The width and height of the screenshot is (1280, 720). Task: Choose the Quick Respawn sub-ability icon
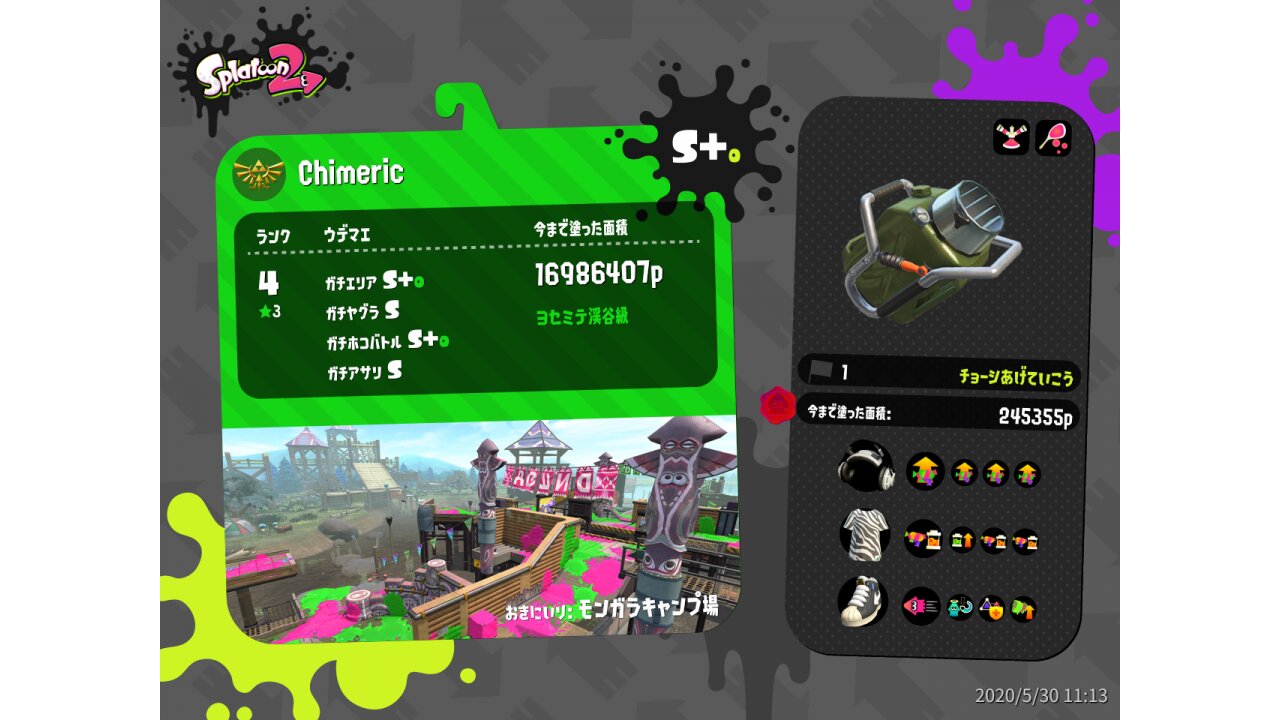coord(960,607)
